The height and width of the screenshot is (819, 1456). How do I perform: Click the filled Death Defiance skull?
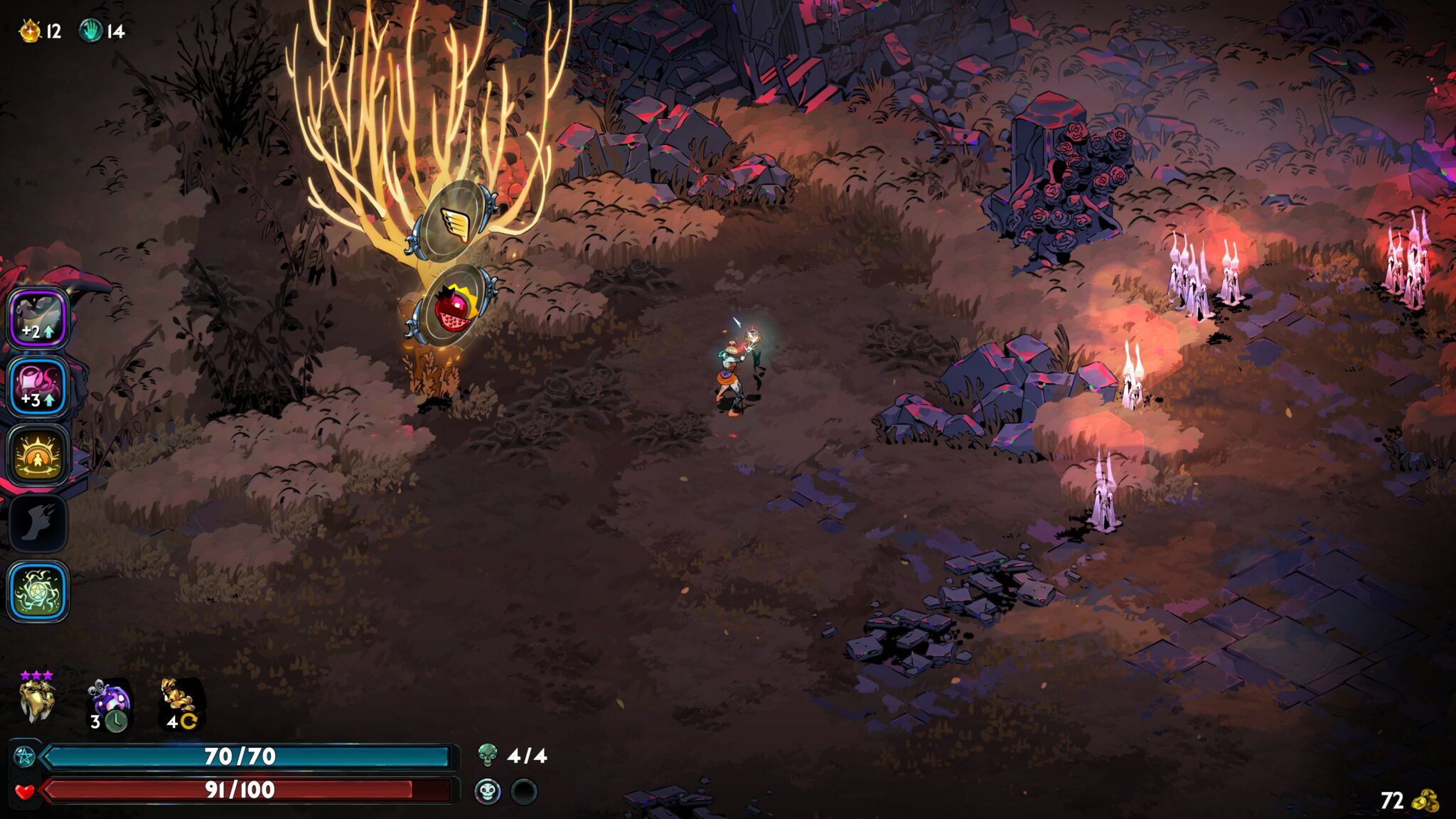[x=488, y=791]
